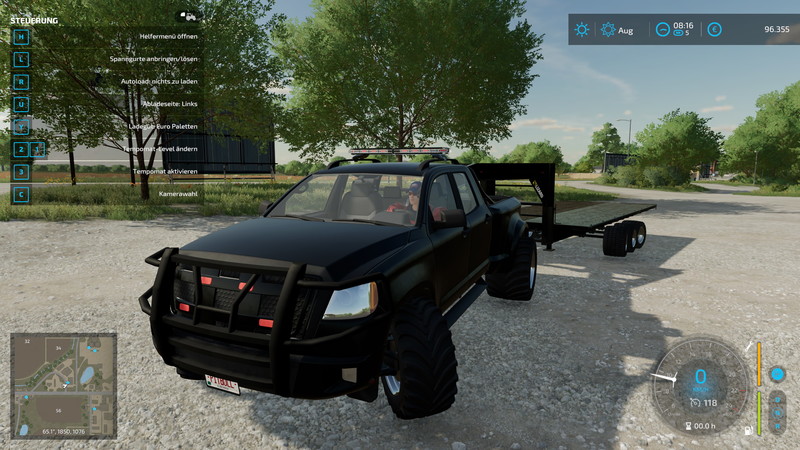800x450 pixels.
Task: Click the wrench damage icon
Action: [x=750, y=345]
